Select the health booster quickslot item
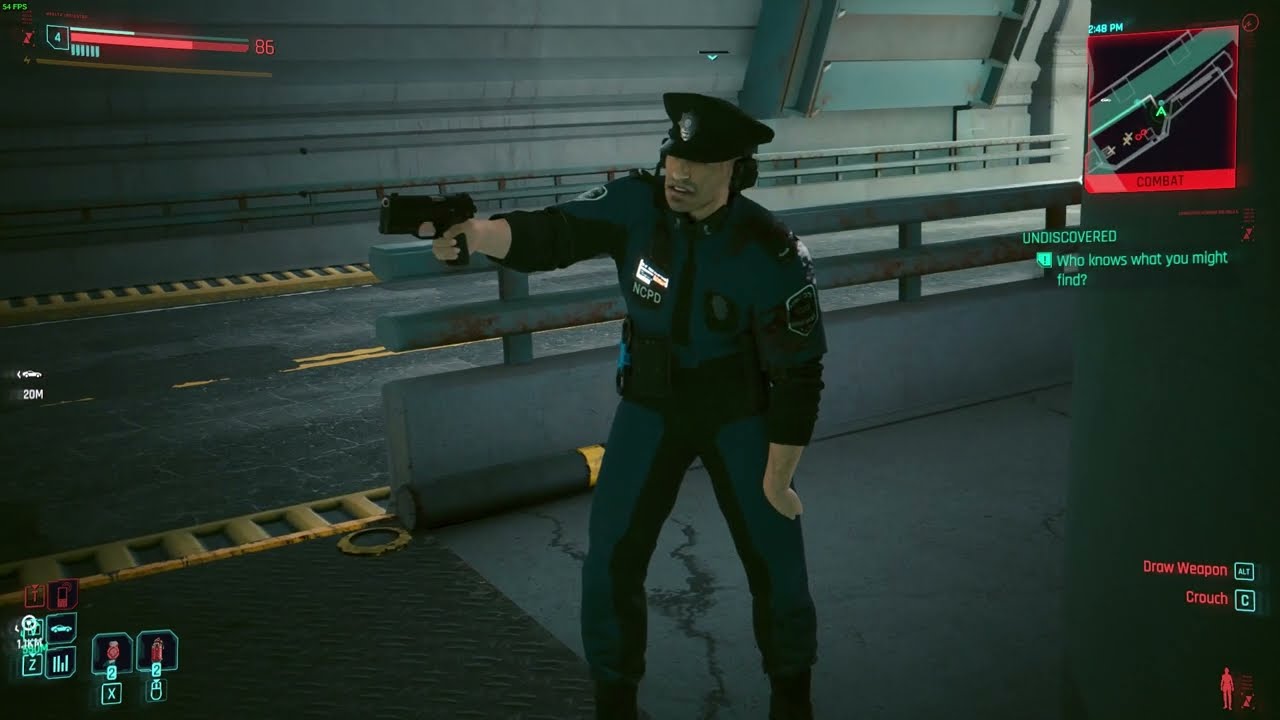 click(112, 653)
